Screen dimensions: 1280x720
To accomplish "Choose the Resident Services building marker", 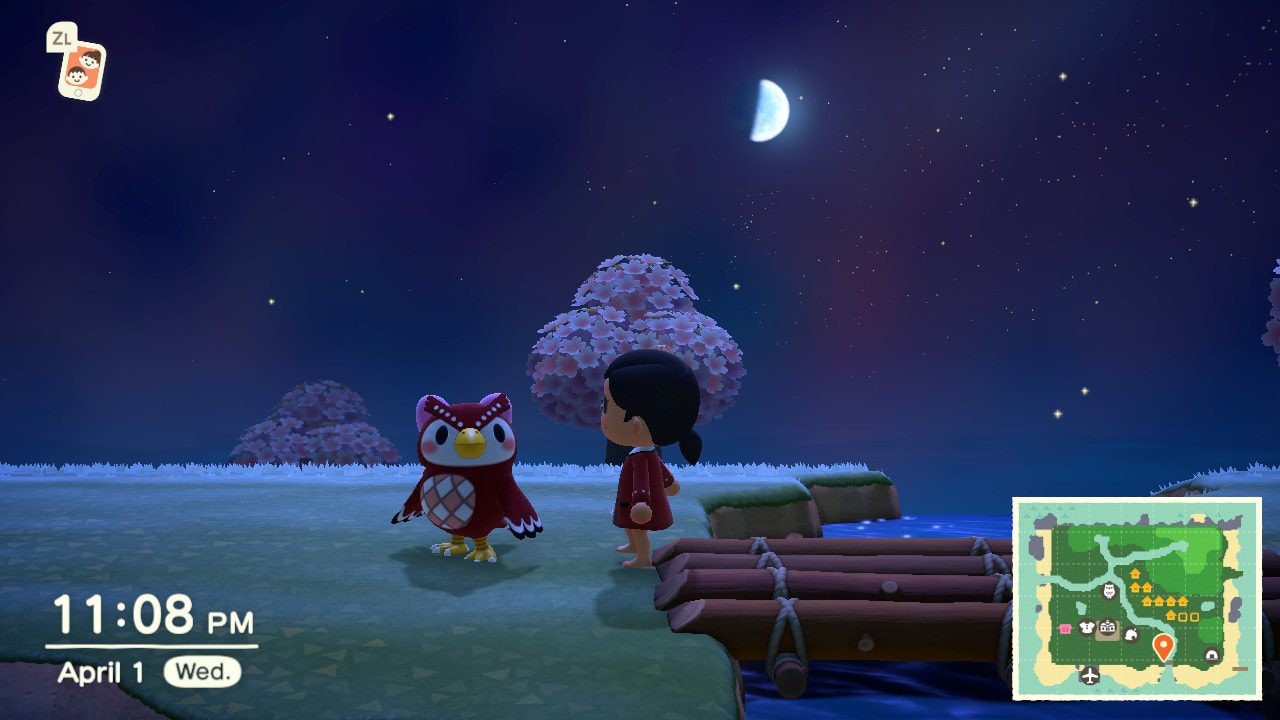I will [1107, 630].
